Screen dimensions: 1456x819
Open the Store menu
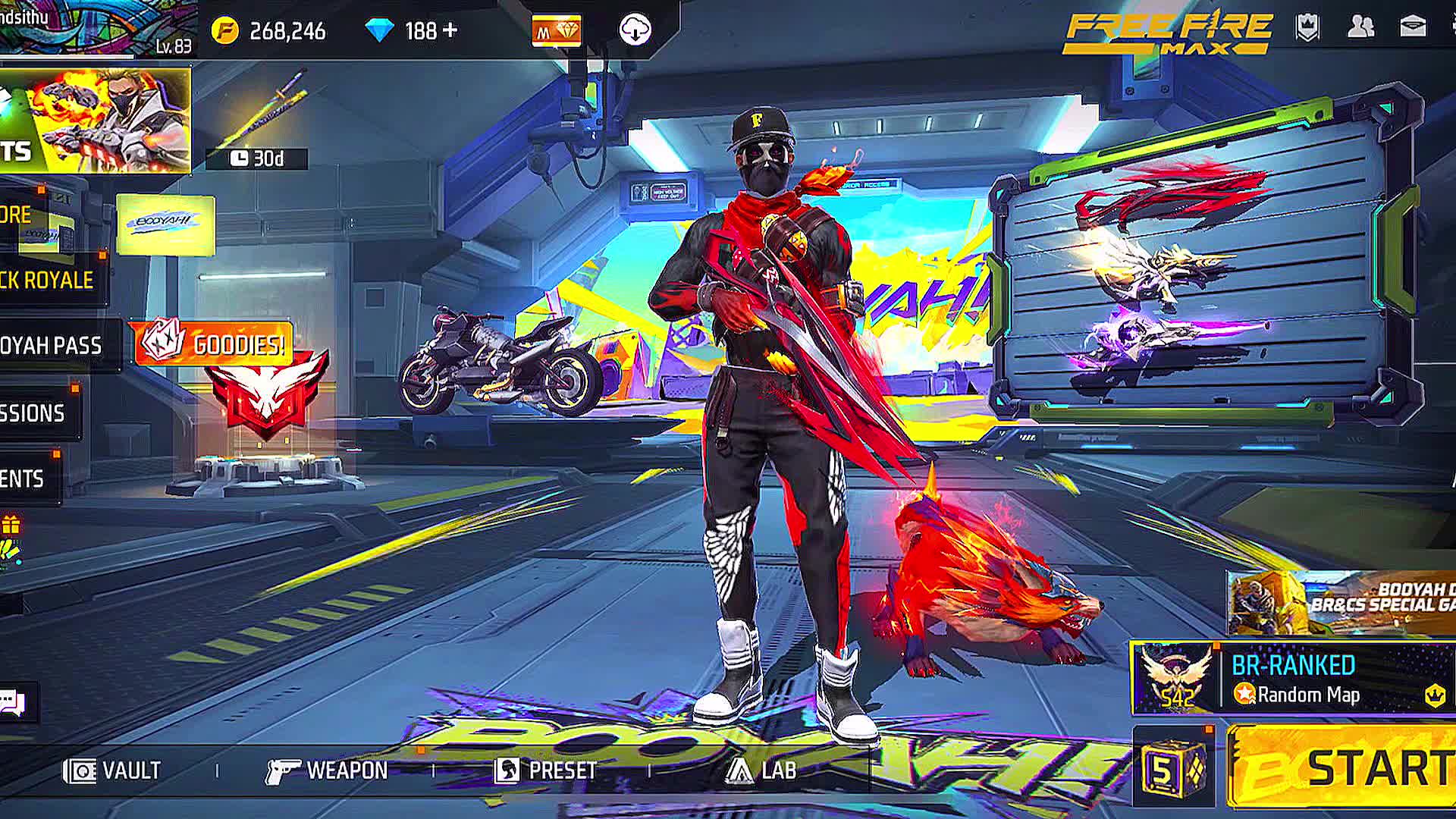pos(17,215)
